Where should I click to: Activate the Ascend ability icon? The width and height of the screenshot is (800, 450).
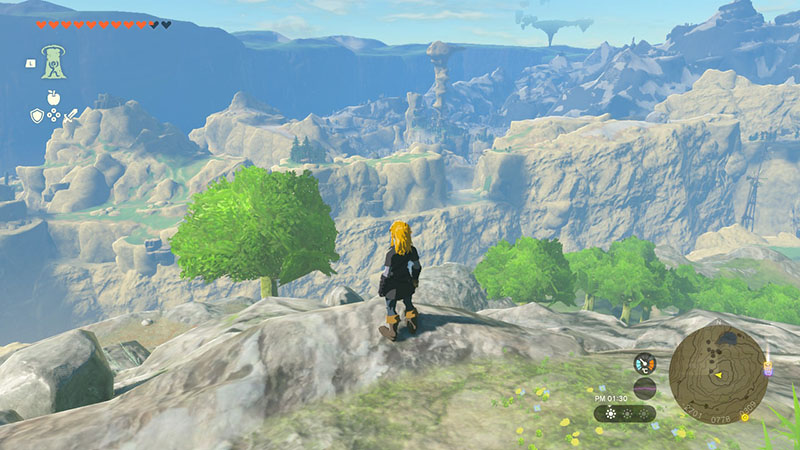[53, 62]
